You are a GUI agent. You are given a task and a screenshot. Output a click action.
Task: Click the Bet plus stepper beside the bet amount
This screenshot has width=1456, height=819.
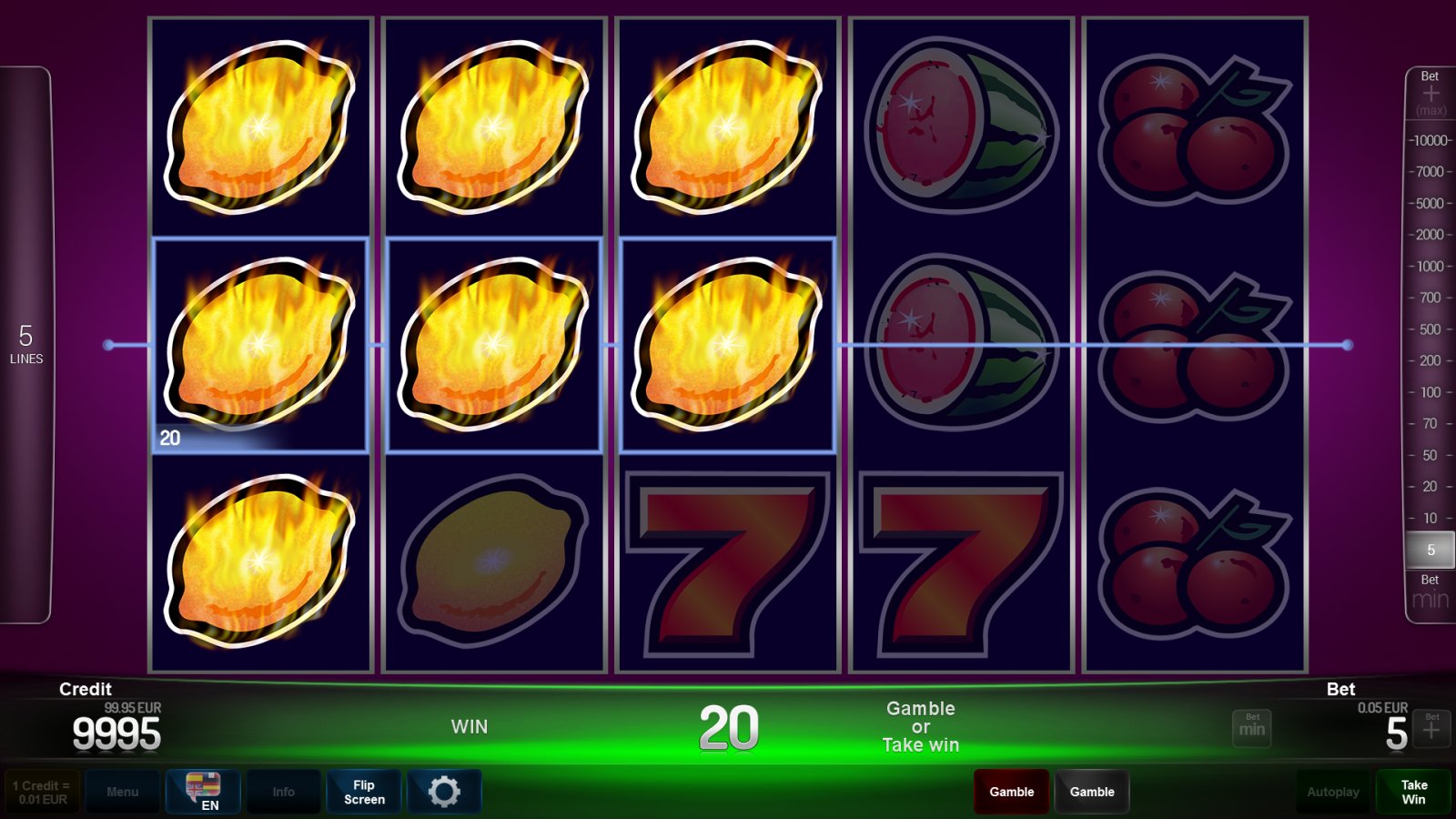pyautogui.click(x=1431, y=728)
